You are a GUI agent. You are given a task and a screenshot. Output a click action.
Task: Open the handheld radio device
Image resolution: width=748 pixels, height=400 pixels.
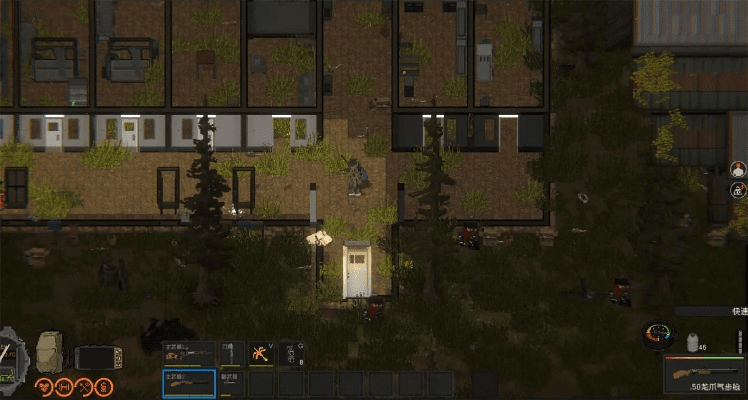98,357
